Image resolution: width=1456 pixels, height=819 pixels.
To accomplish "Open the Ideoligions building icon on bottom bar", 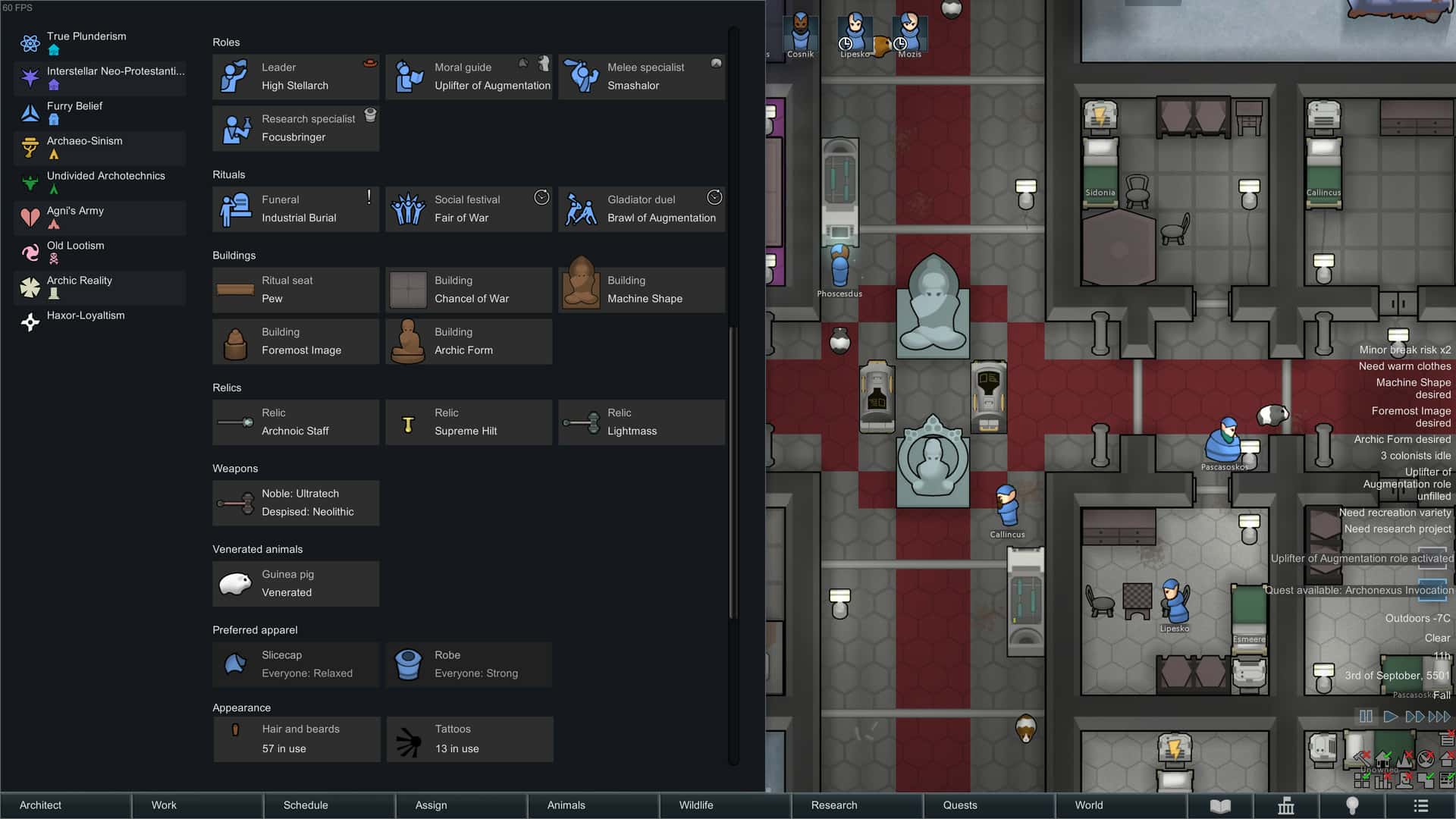I will (1287, 805).
